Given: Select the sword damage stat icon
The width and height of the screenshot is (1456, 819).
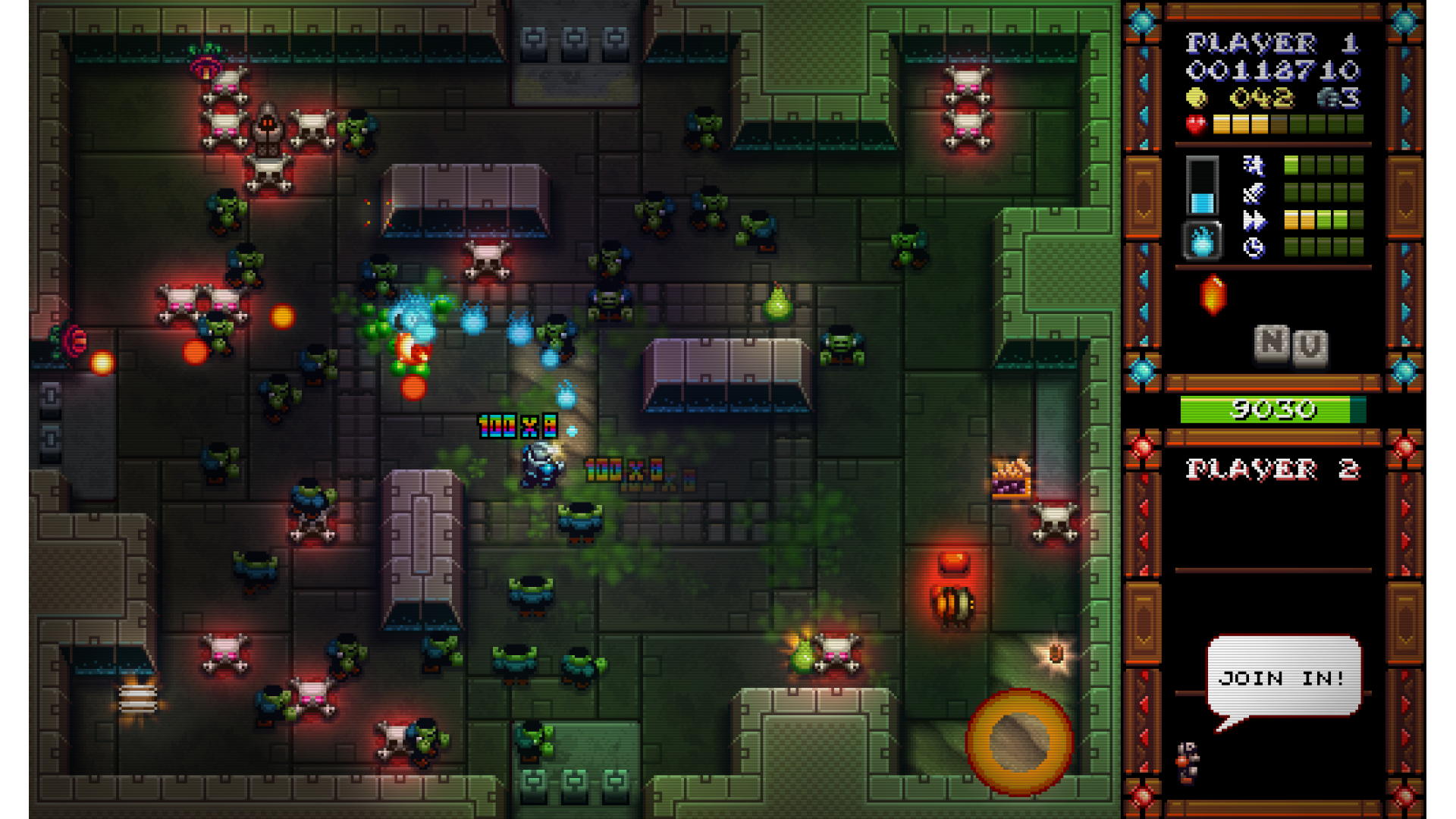Looking at the screenshot, I should click(x=1254, y=193).
